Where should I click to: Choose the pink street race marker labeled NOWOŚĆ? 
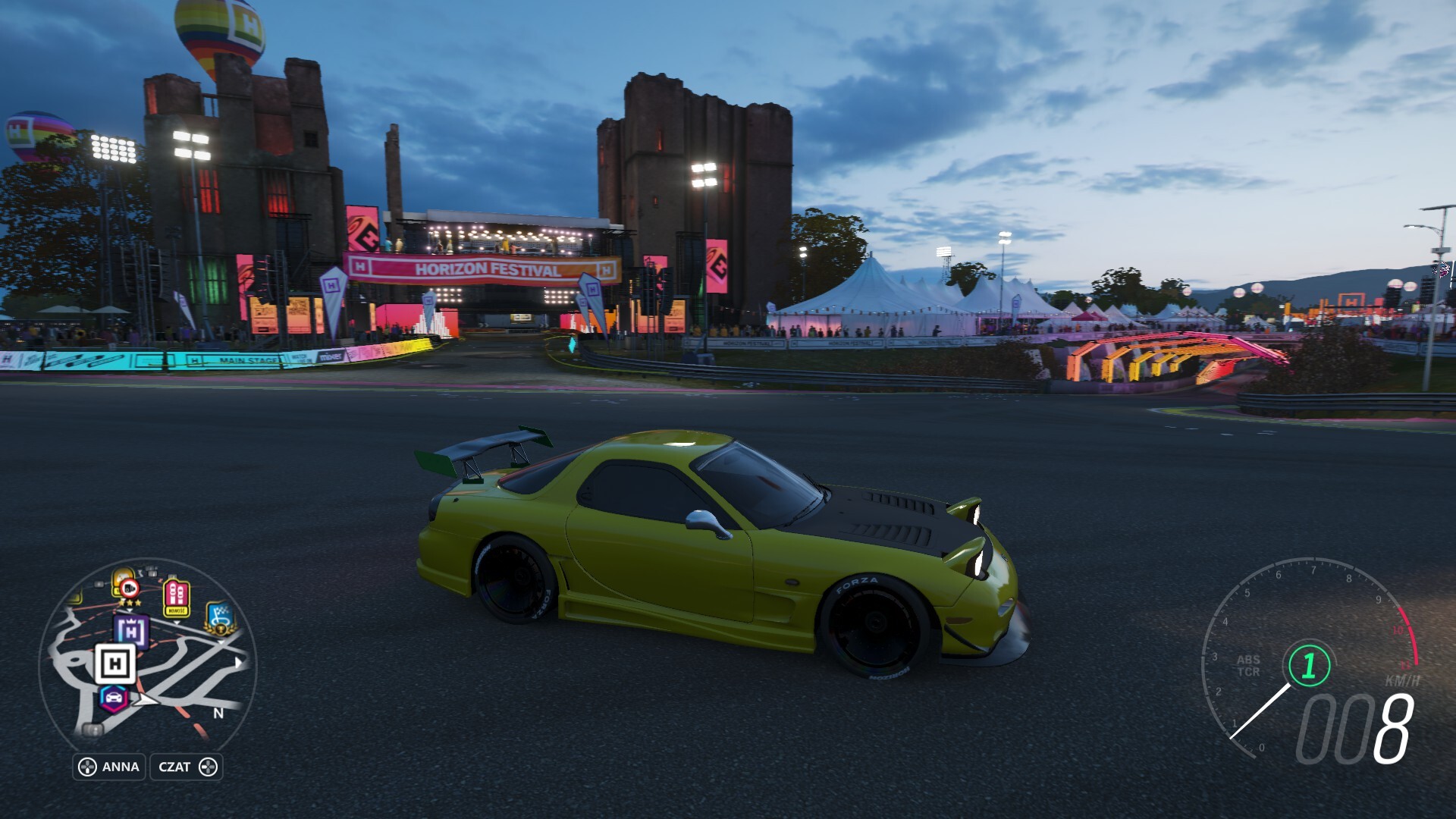pos(176,598)
